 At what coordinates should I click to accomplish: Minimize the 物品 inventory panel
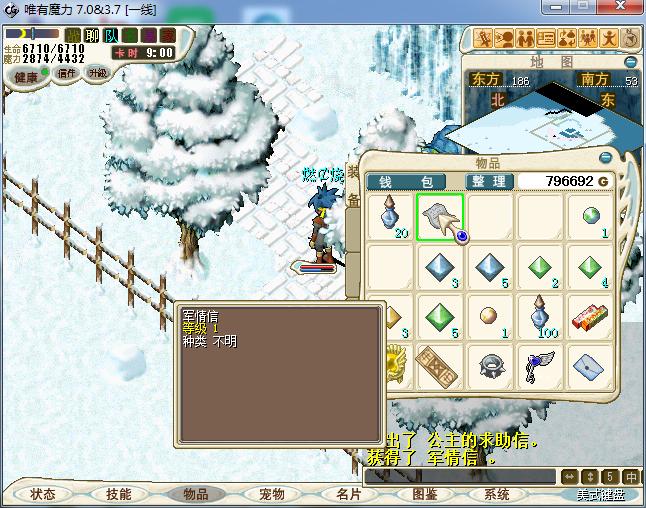coord(604,158)
